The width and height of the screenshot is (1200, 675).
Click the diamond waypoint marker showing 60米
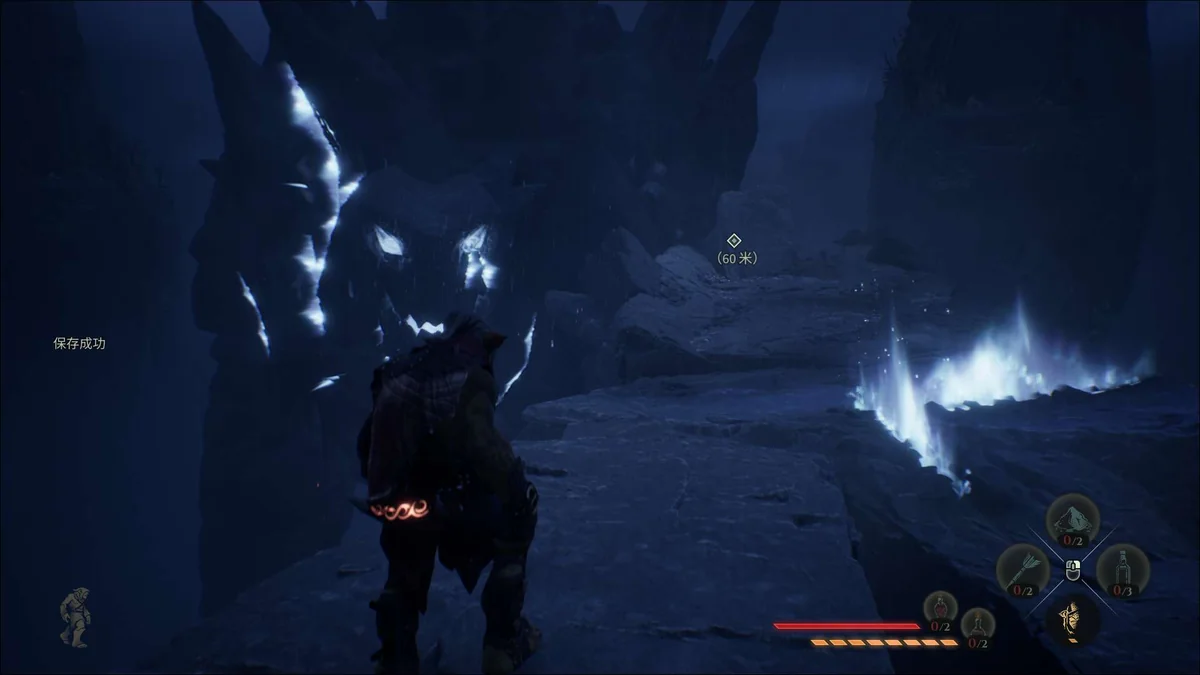coord(733,240)
